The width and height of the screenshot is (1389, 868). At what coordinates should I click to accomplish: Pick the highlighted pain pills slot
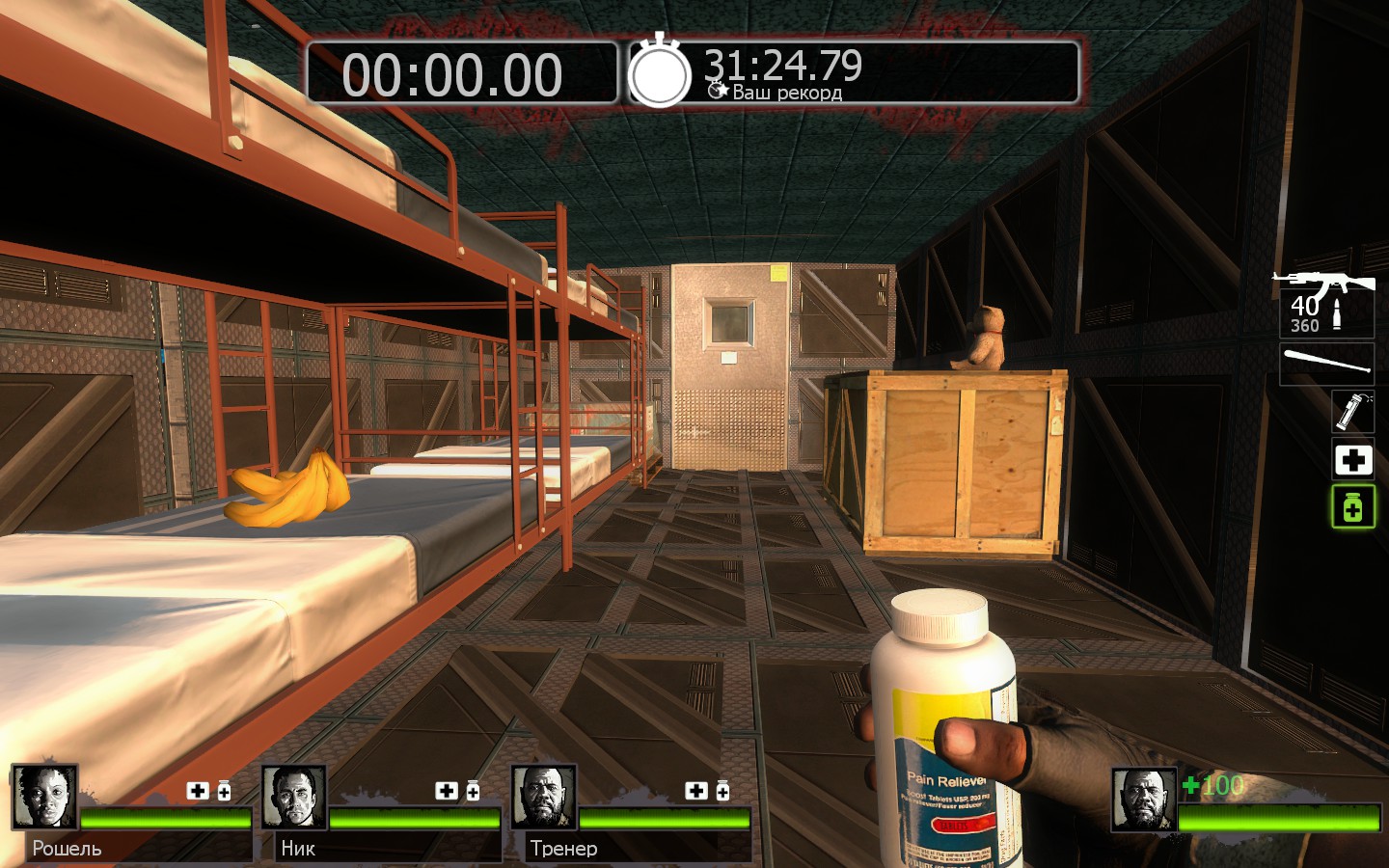pyautogui.click(x=1352, y=507)
